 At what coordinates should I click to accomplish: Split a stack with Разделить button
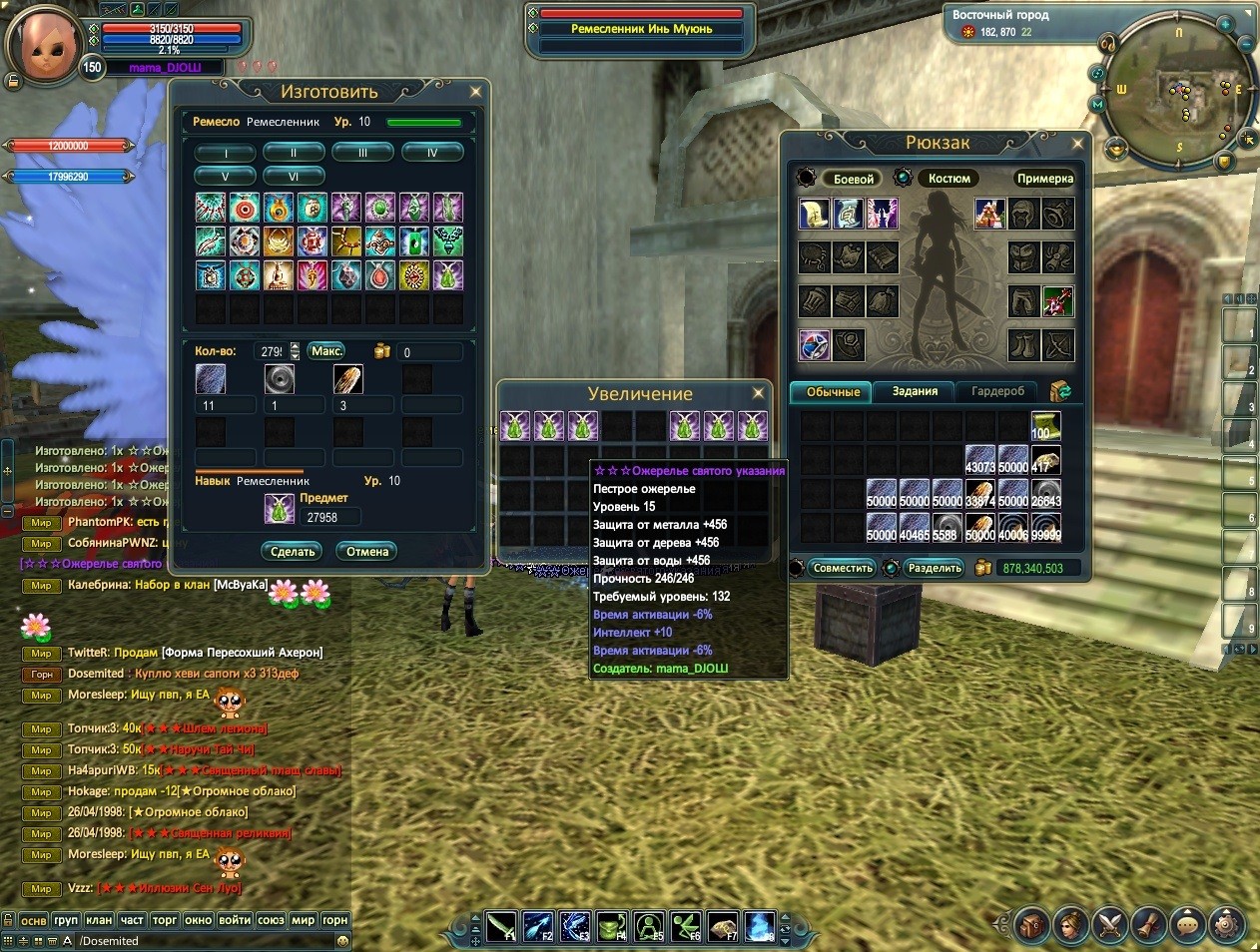coord(935,568)
